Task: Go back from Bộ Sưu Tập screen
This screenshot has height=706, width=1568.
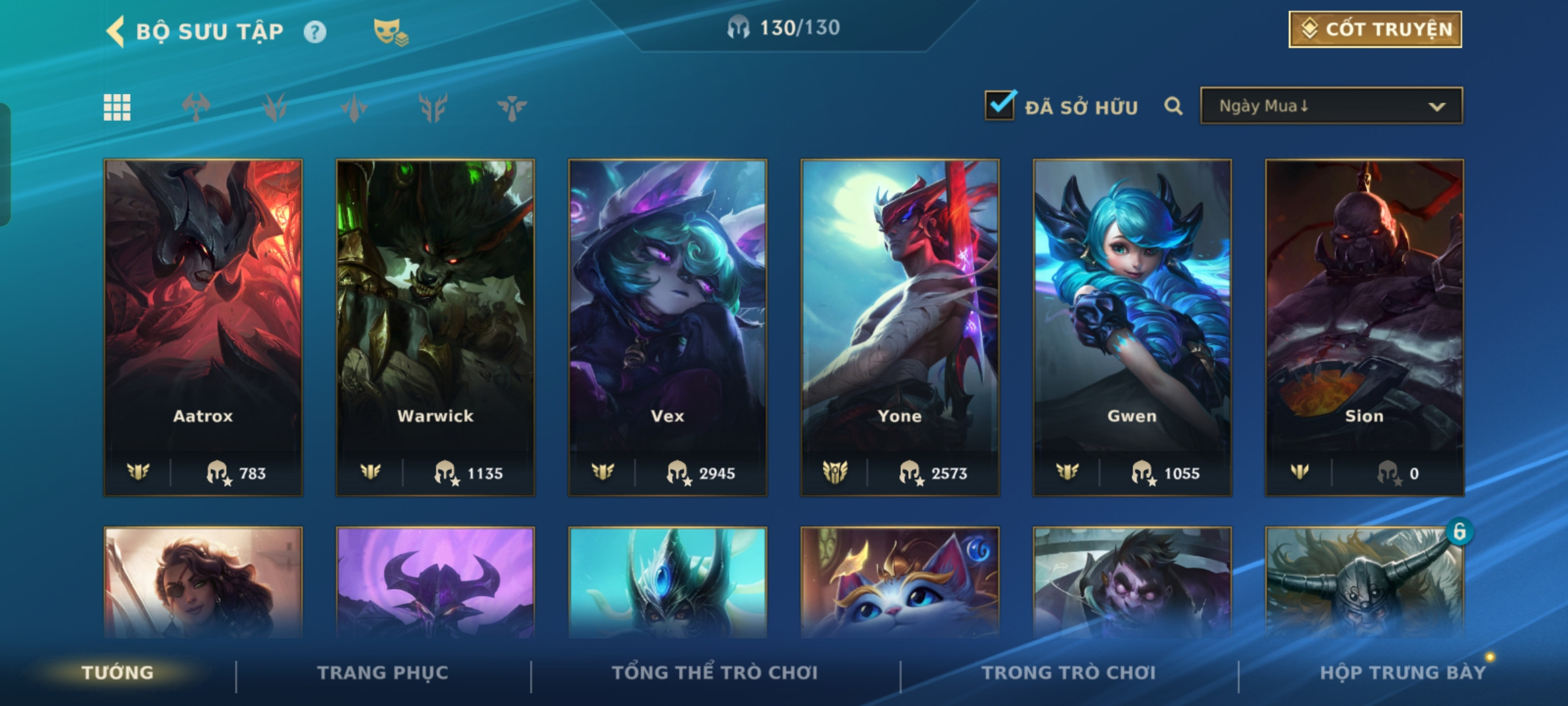Action: (116, 31)
